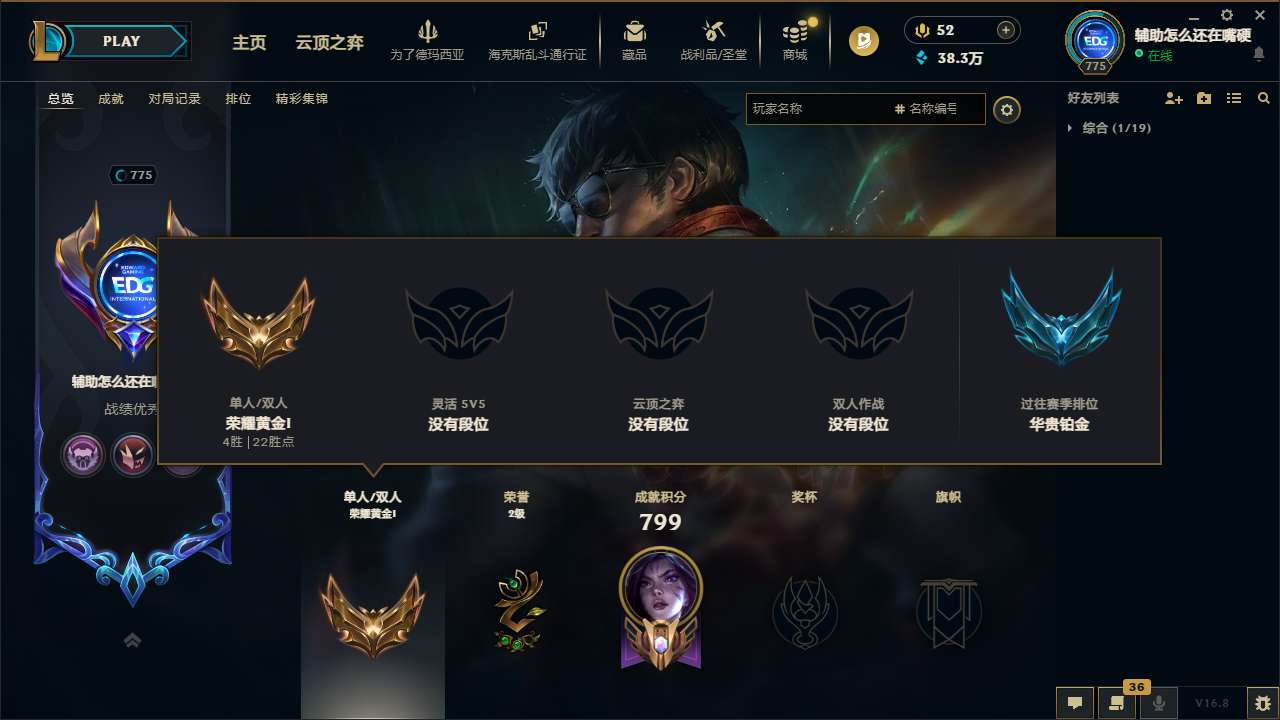Toggle the voice chat microphone
The width and height of the screenshot is (1280, 720).
click(1158, 702)
